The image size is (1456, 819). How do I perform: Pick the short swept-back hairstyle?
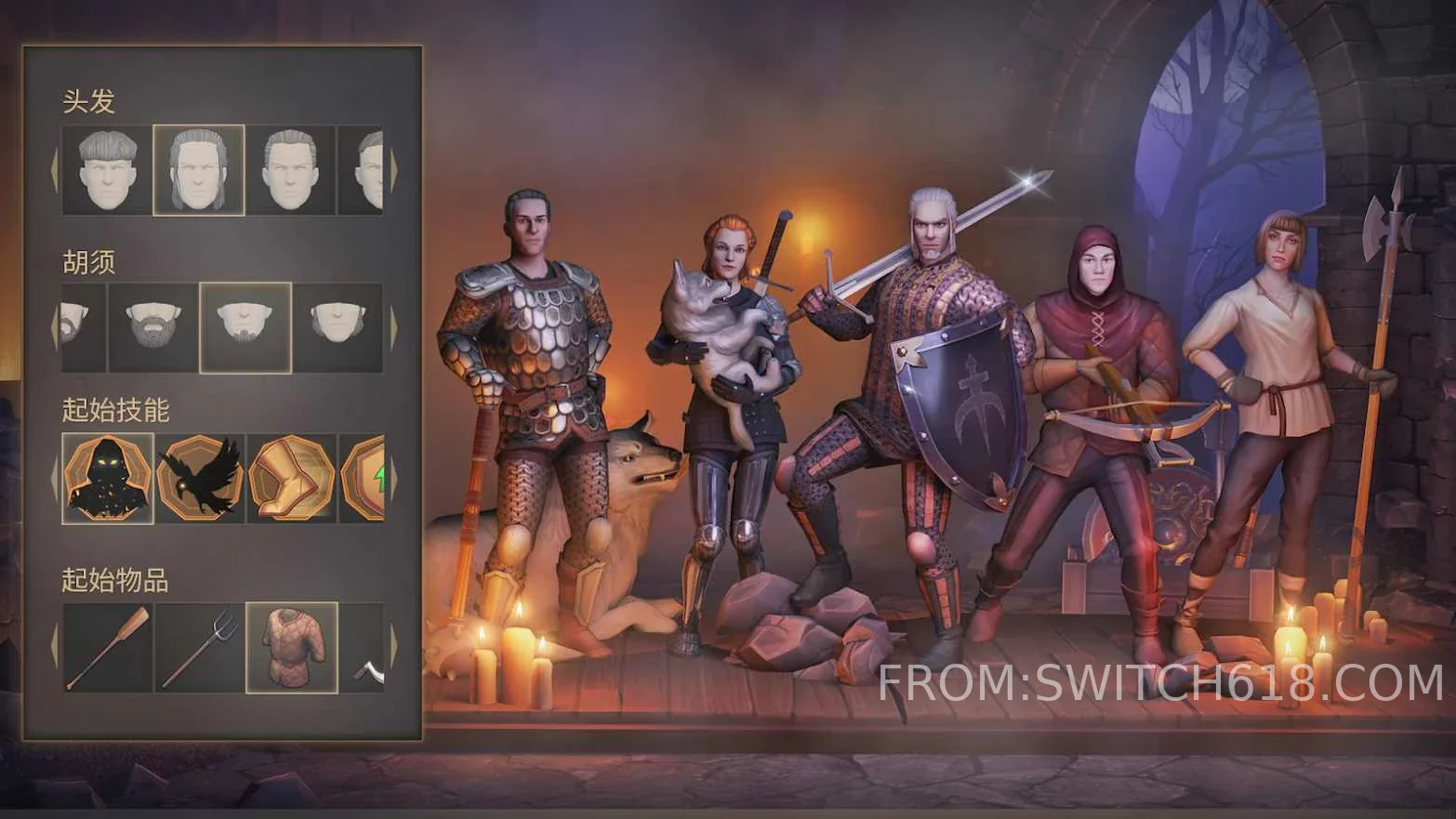[x=290, y=170]
